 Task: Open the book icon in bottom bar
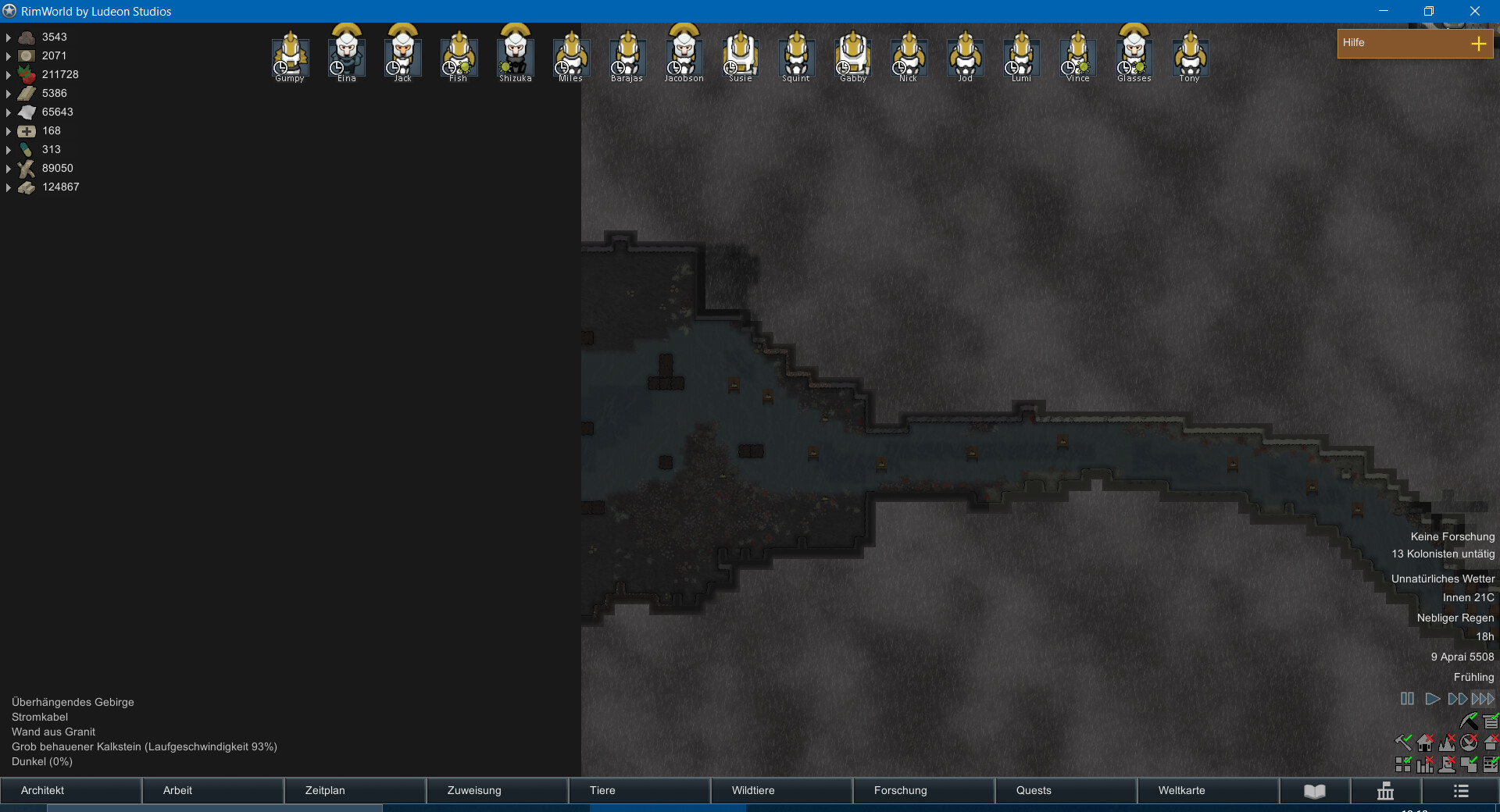tap(1315, 792)
